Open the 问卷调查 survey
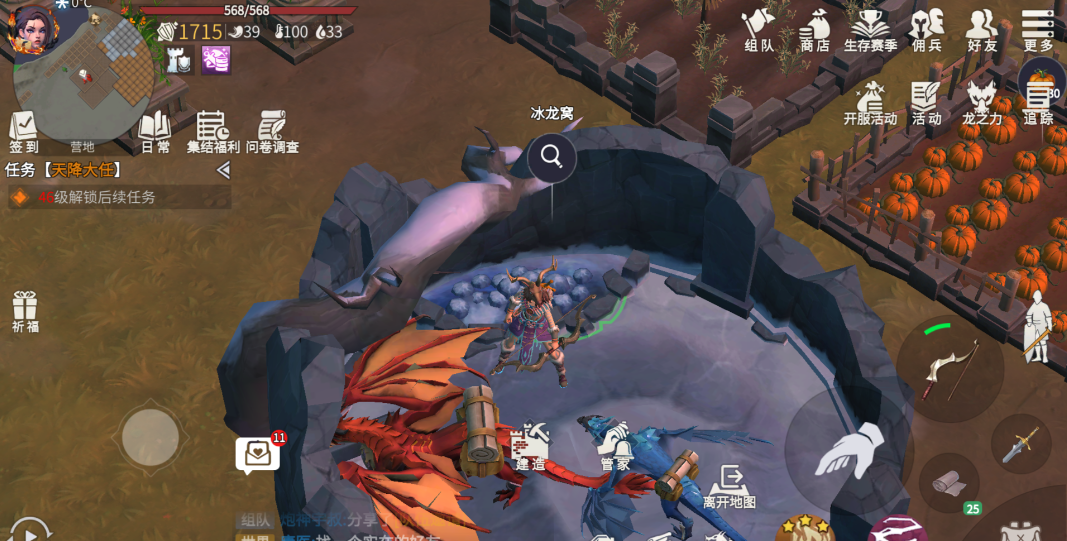This screenshot has height=541, width=1067. pyautogui.click(x=272, y=131)
